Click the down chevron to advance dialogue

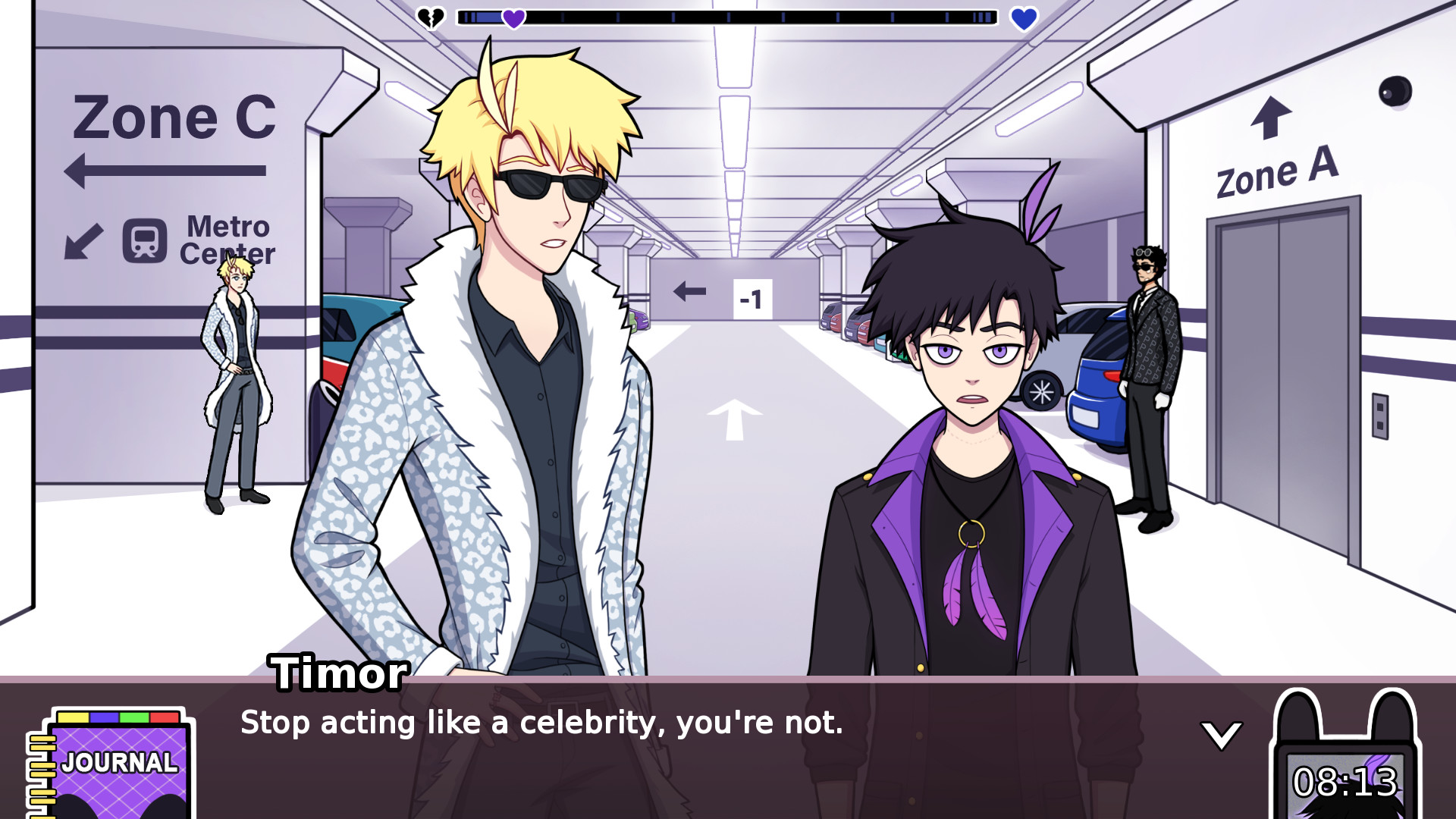click(x=1221, y=734)
